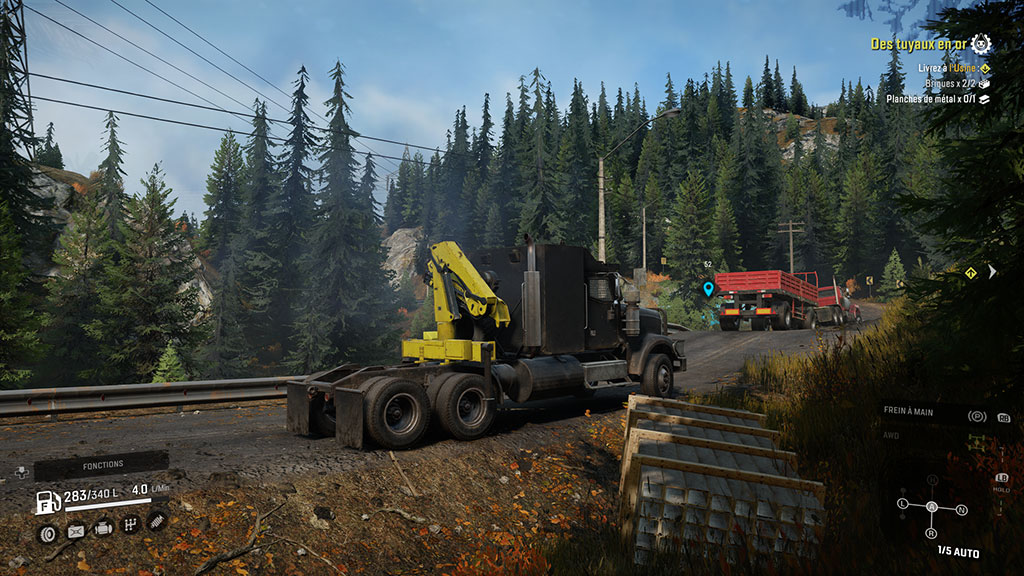
Task: Check the engine status icon
Action: [103, 529]
